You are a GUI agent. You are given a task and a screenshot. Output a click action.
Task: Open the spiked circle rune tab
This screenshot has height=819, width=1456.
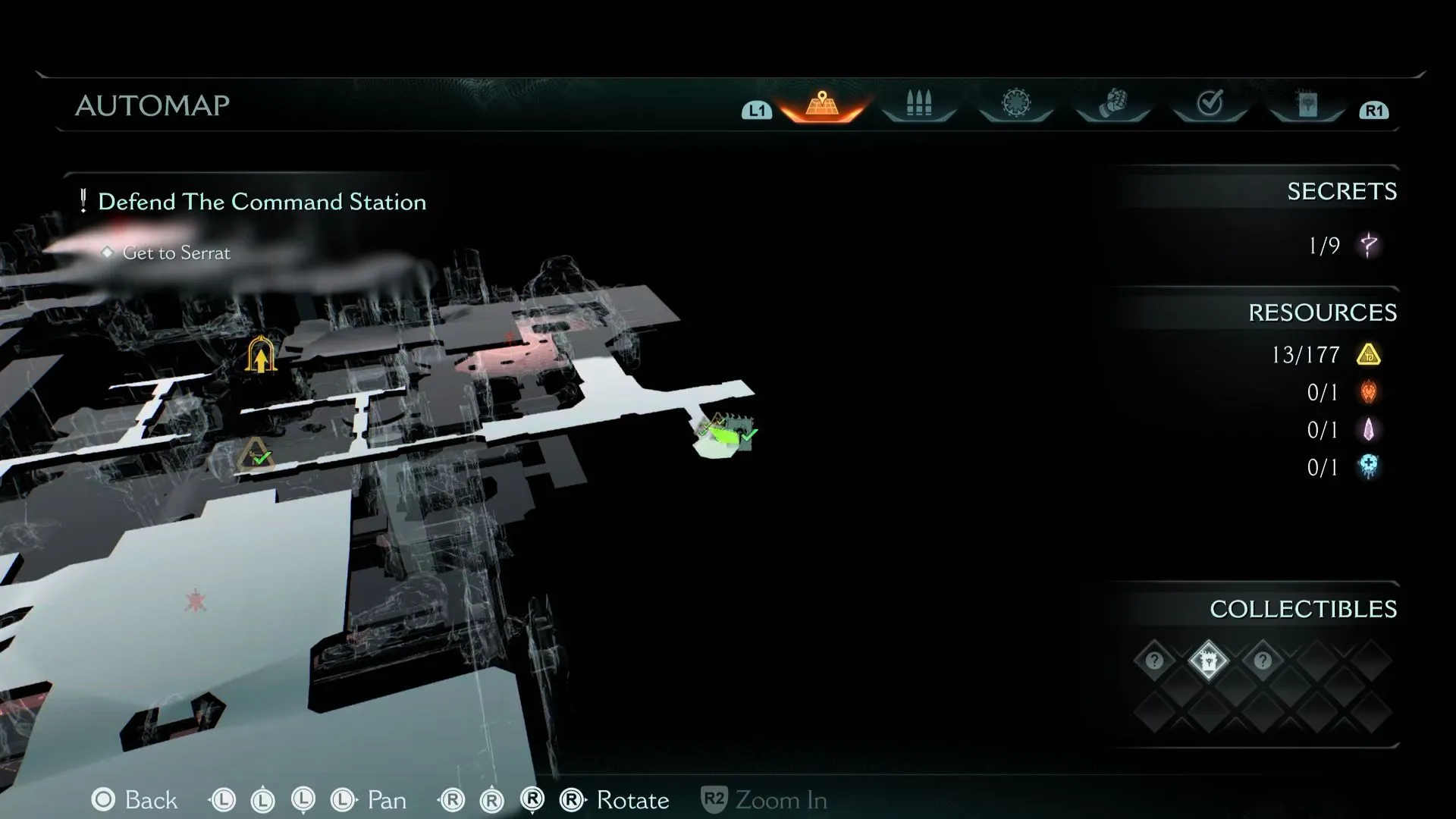pos(1016,103)
